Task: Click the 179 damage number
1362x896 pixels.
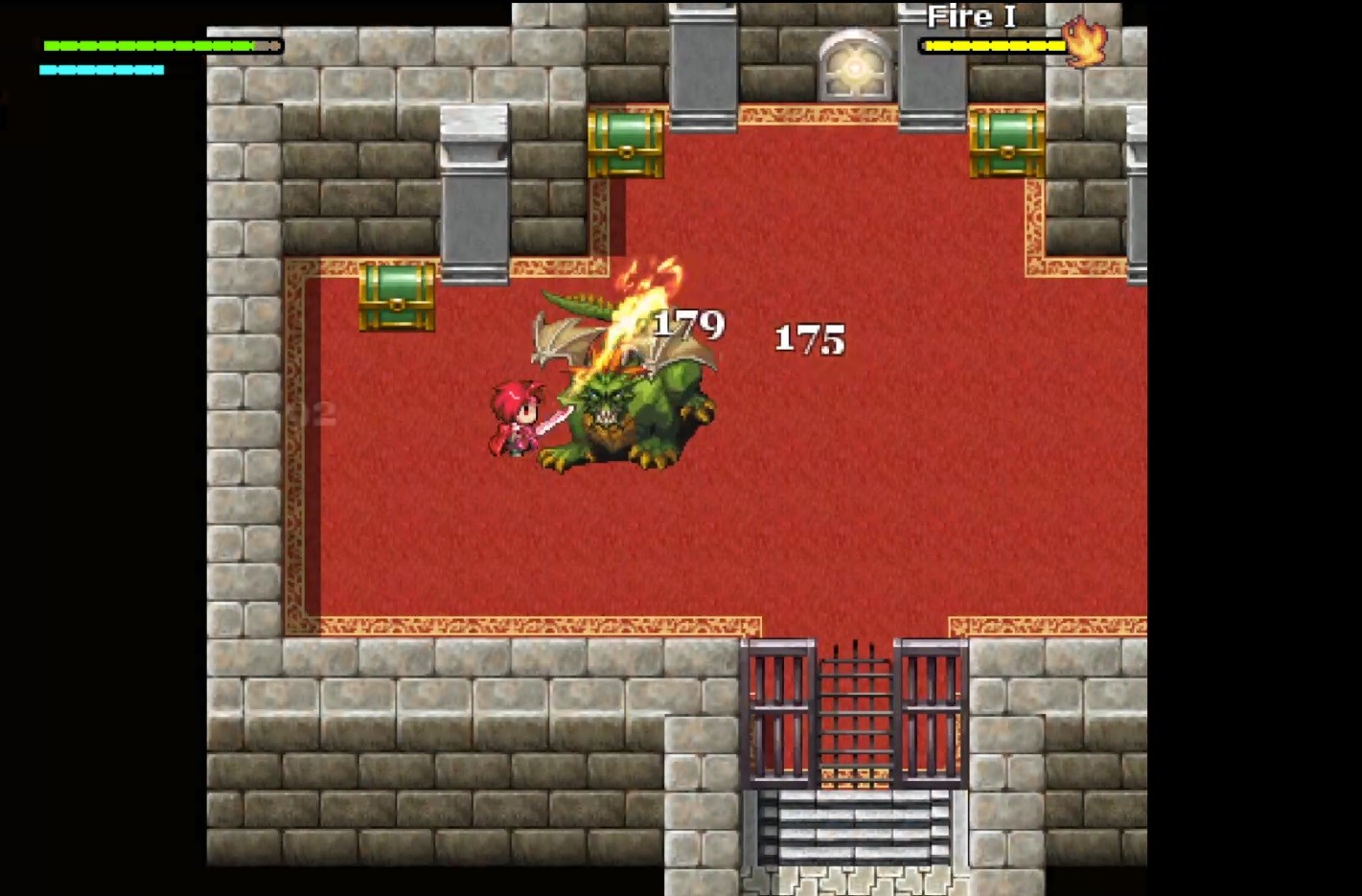Action: (688, 326)
